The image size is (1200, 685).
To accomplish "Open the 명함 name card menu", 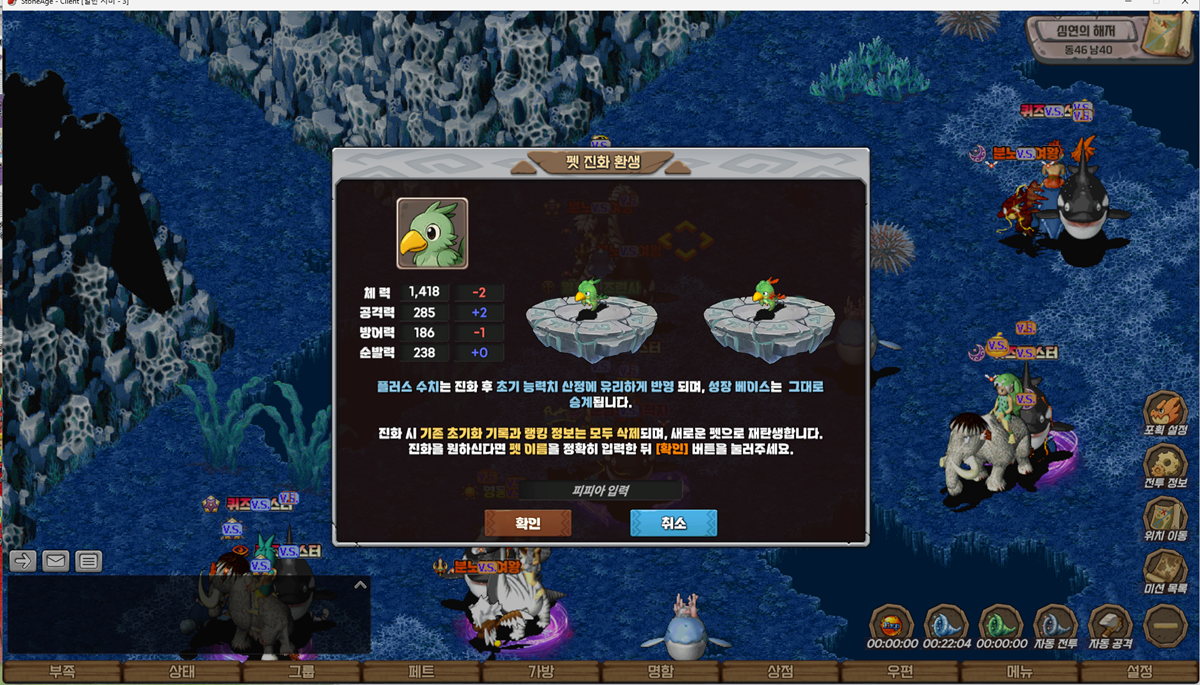I will 660,672.
